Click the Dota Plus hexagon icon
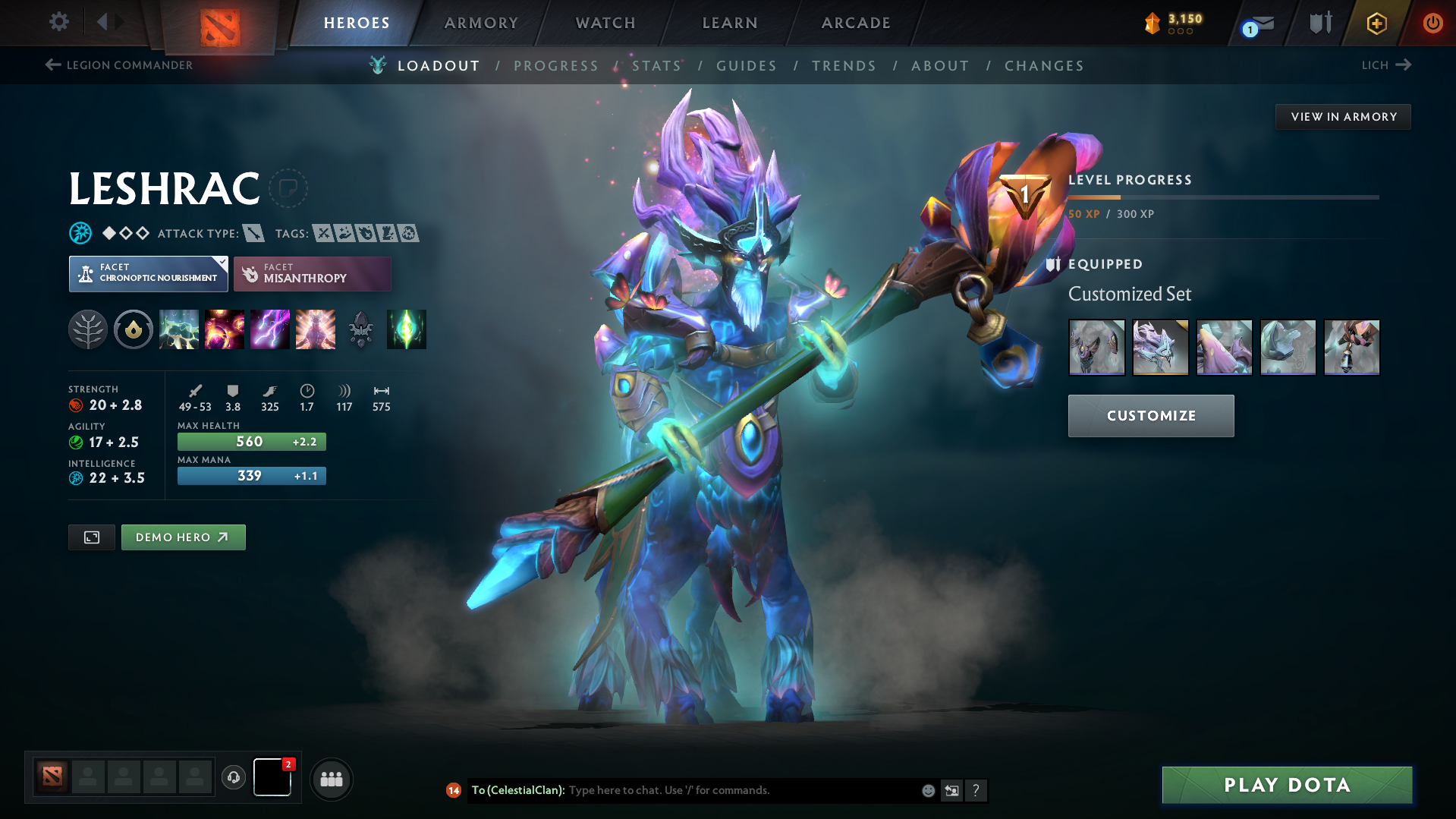The height and width of the screenshot is (819, 1456). click(1376, 23)
